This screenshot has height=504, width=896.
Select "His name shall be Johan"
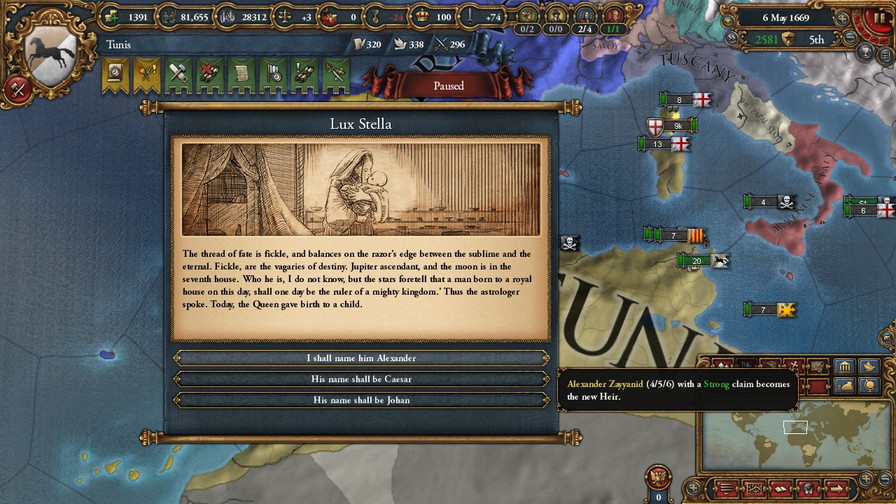tap(361, 400)
